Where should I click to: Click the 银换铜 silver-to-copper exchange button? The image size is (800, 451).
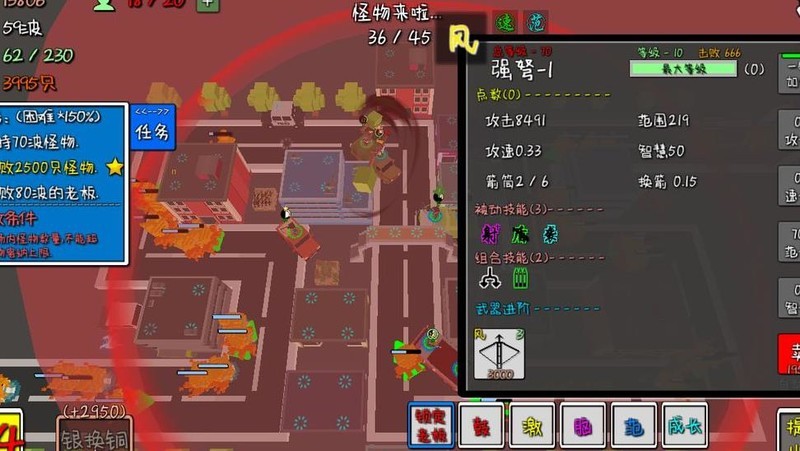point(93,437)
